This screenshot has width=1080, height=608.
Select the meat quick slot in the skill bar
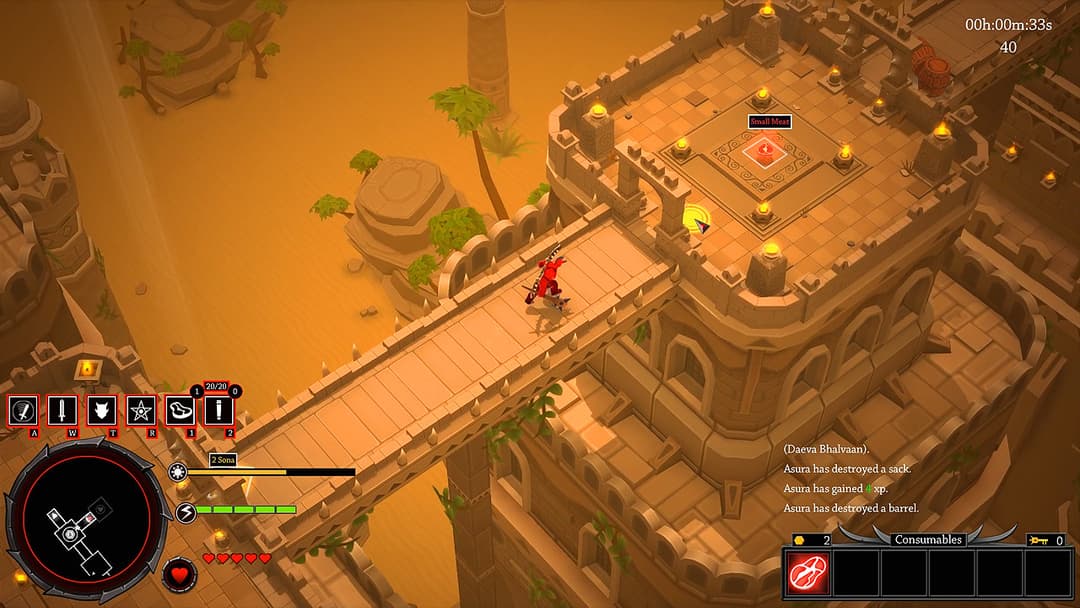[180, 410]
